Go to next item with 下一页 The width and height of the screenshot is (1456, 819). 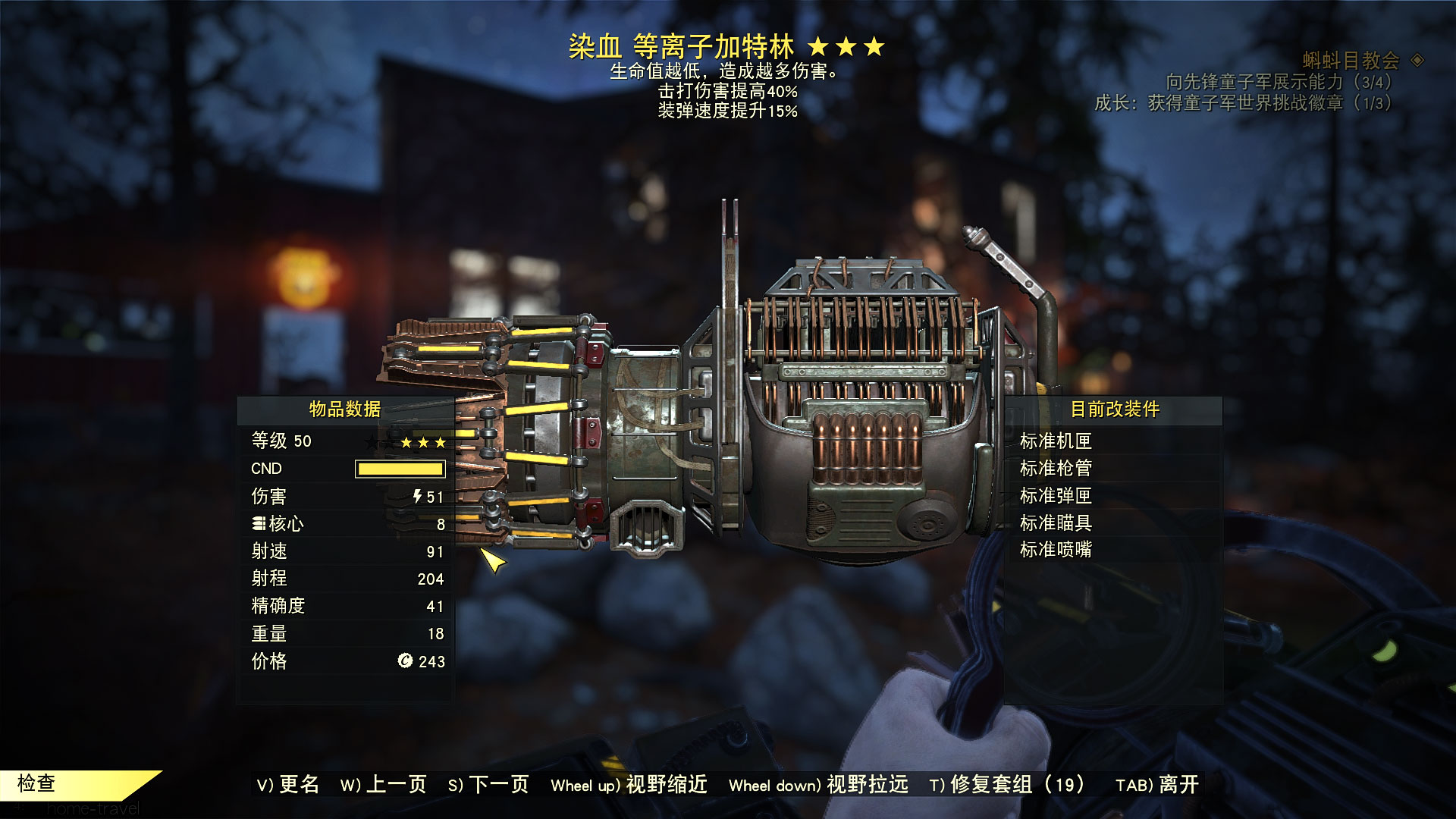click(488, 784)
